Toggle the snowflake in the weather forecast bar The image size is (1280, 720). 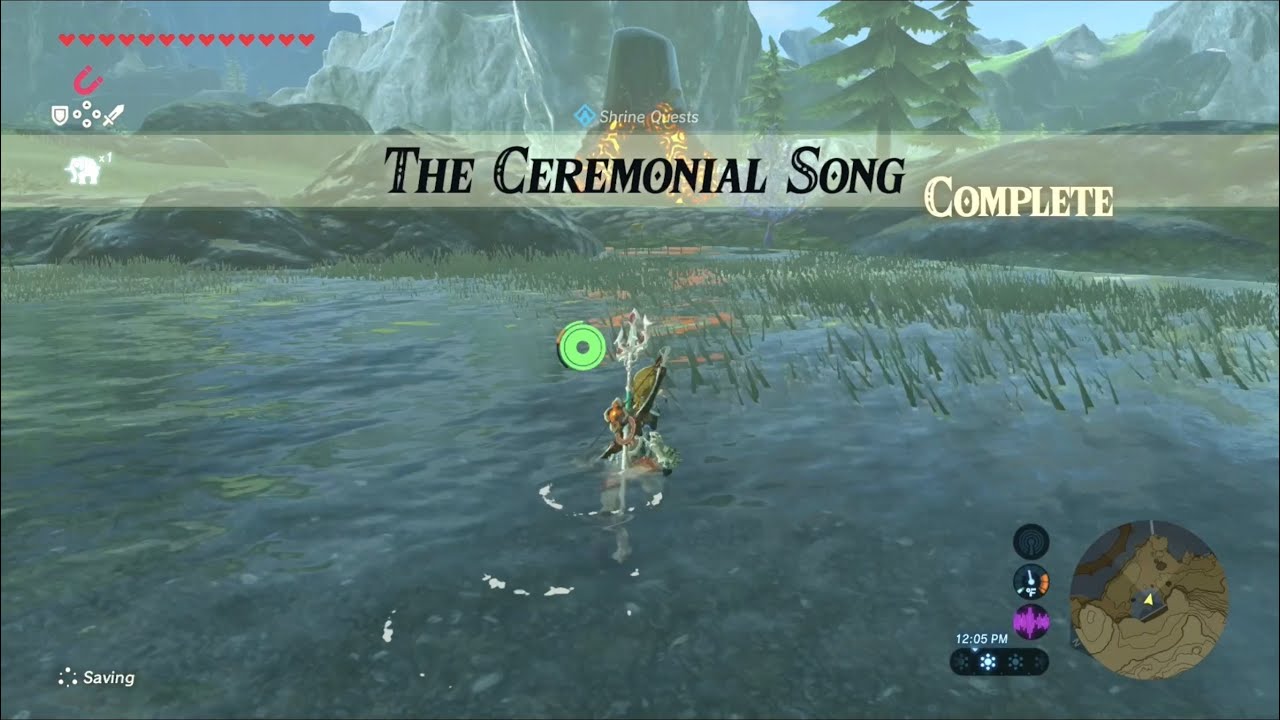(x=985, y=662)
